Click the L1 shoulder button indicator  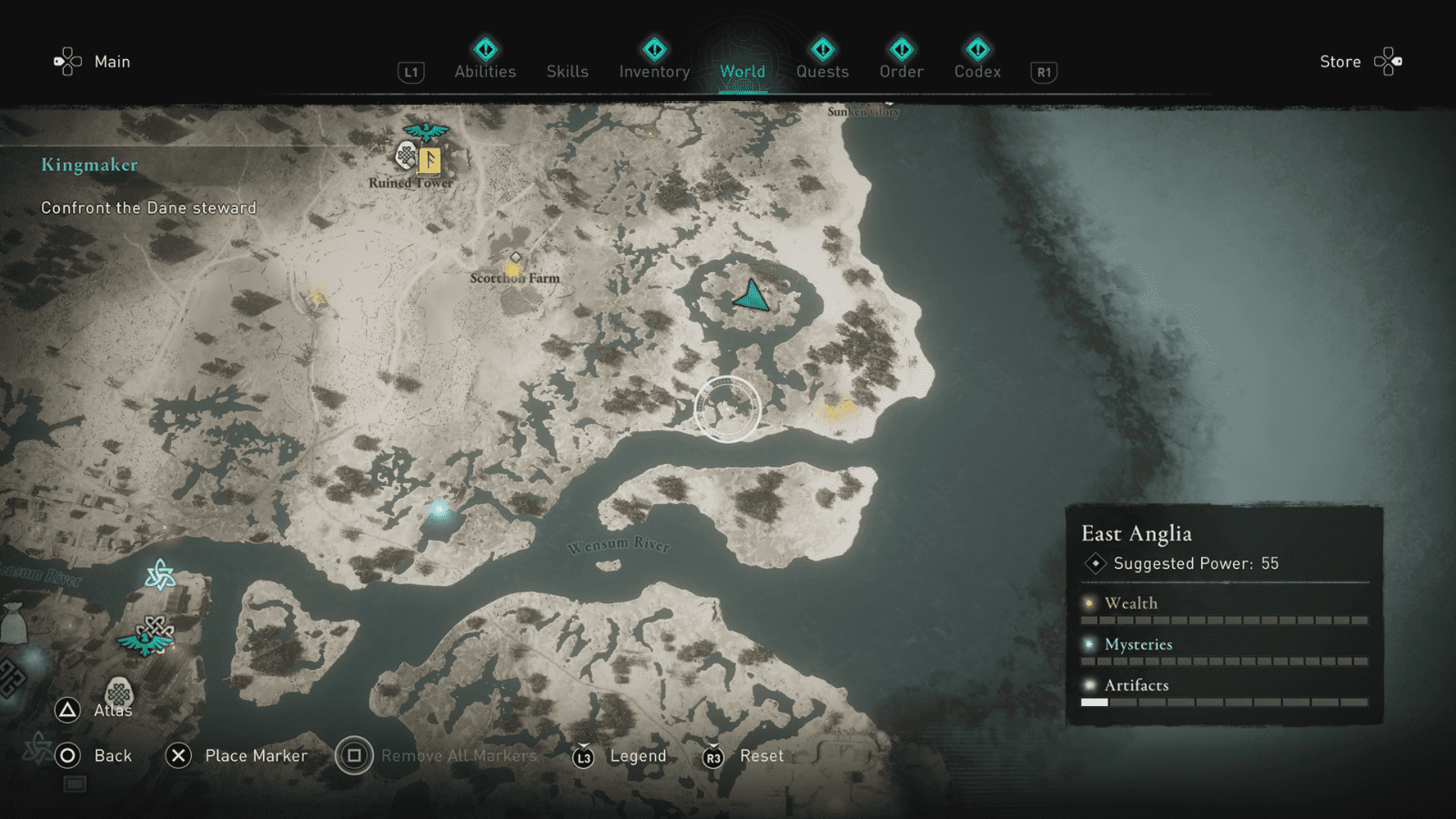pos(410,71)
